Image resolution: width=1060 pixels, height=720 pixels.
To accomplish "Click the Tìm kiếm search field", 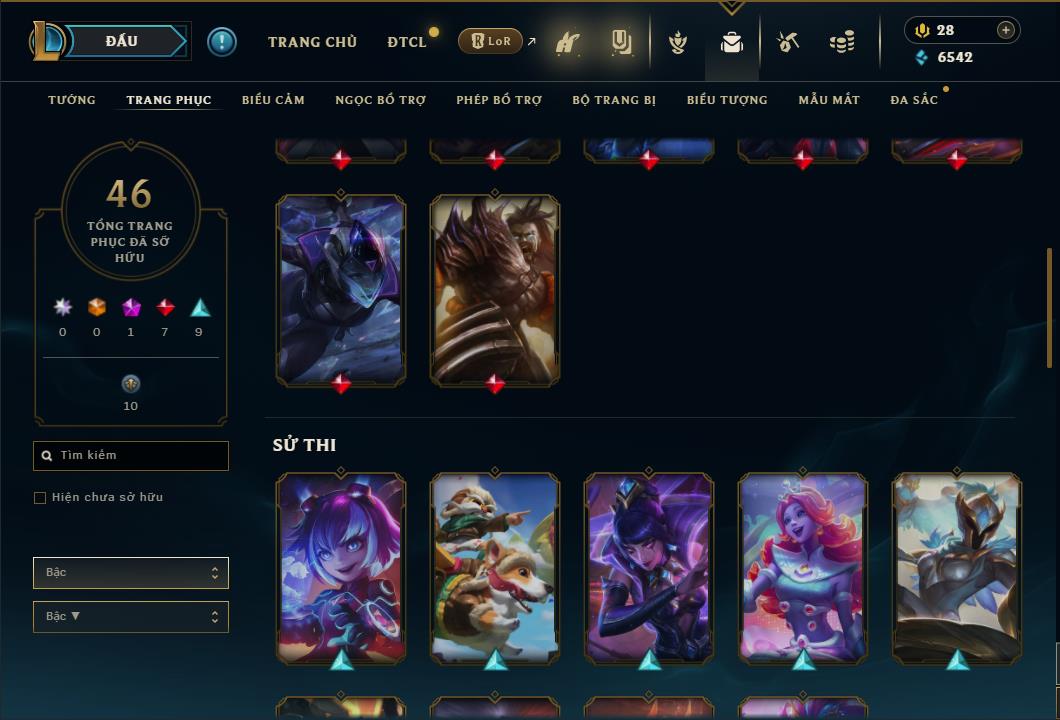I will [131, 456].
